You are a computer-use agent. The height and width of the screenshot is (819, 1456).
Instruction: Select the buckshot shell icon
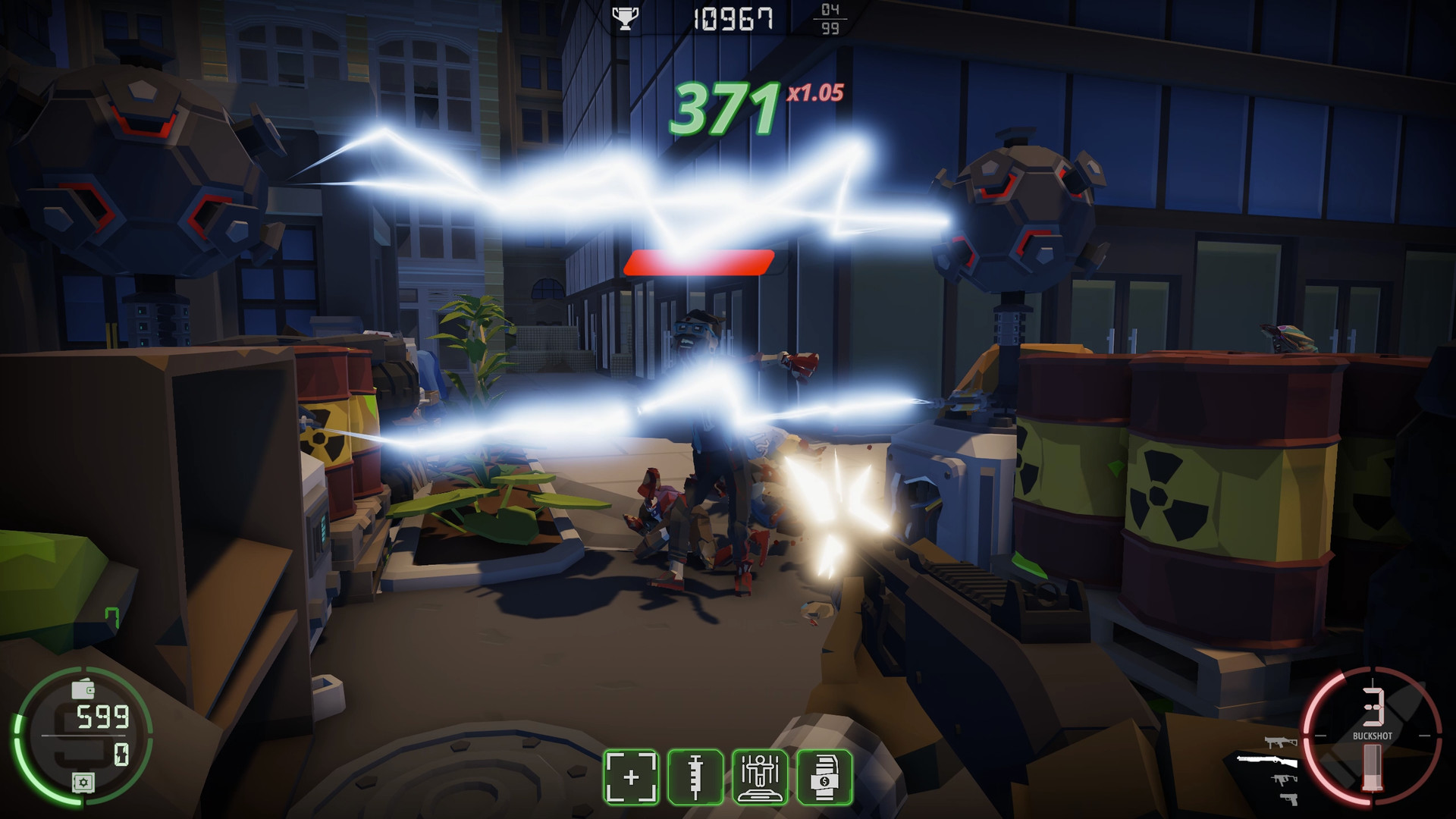[x=1373, y=766]
